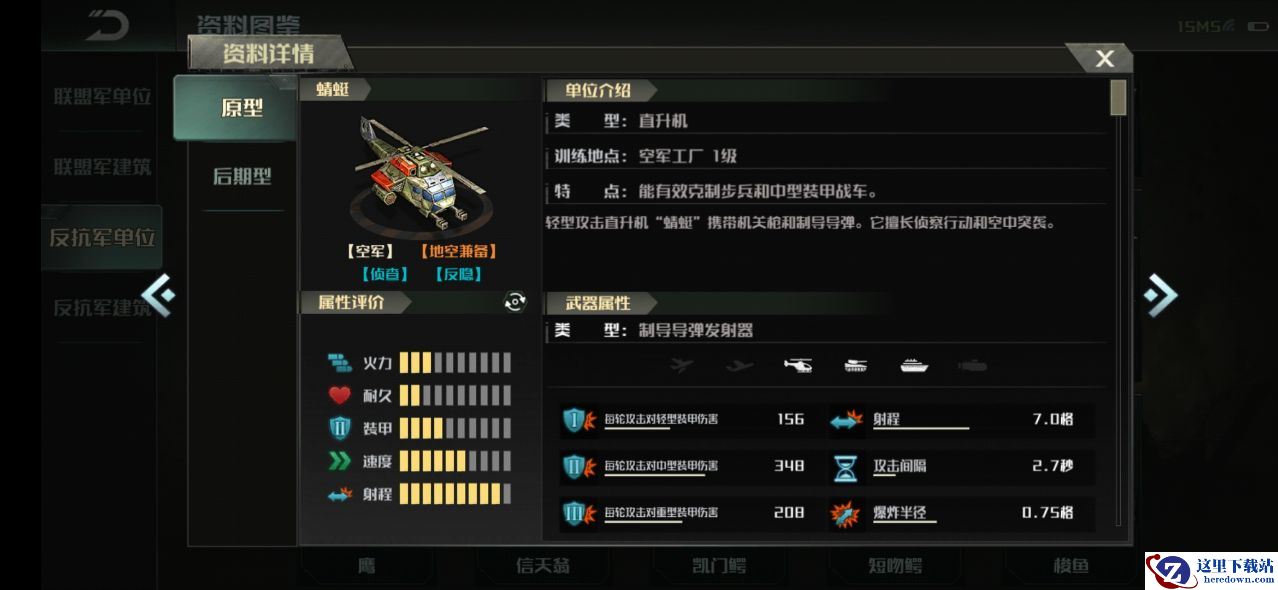Open the 联盟军单位 category

102,97
